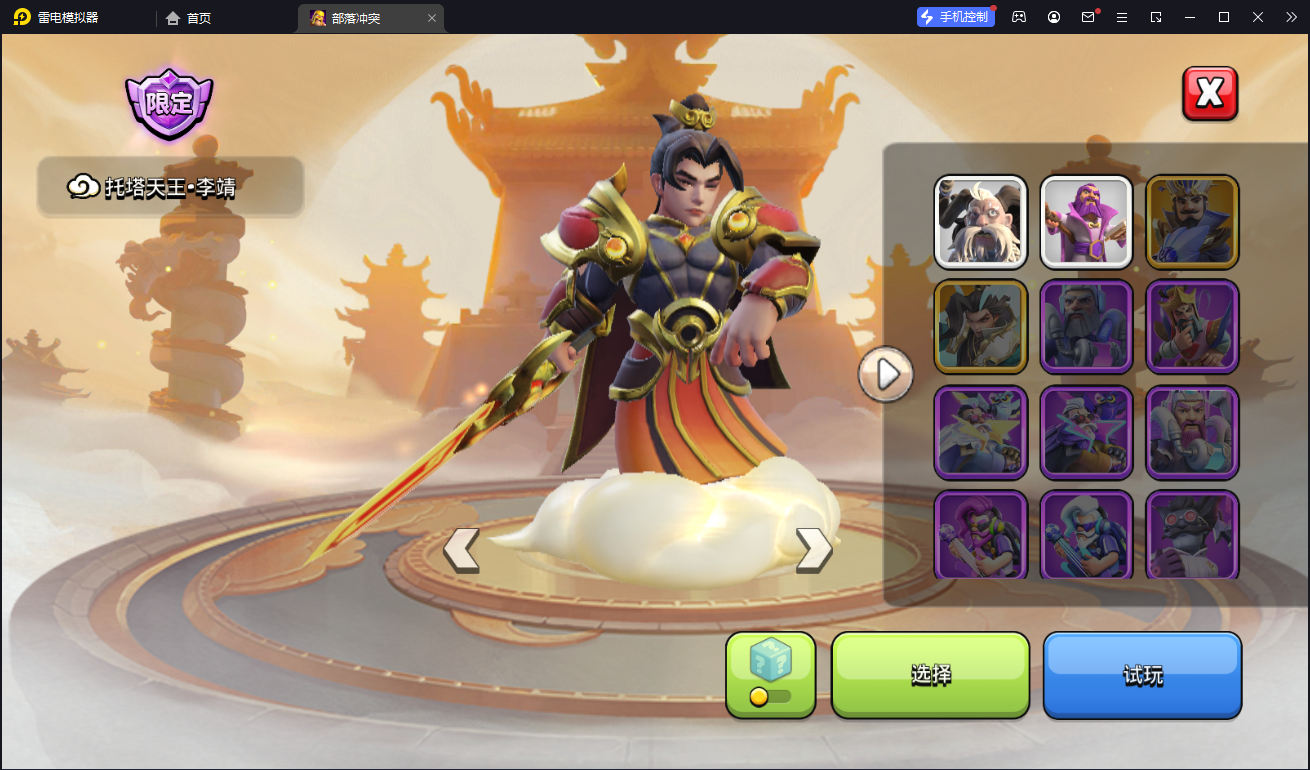Choose the goggles-wearing dark spiky skin
Image resolution: width=1310 pixels, height=770 pixels.
coord(1192,534)
